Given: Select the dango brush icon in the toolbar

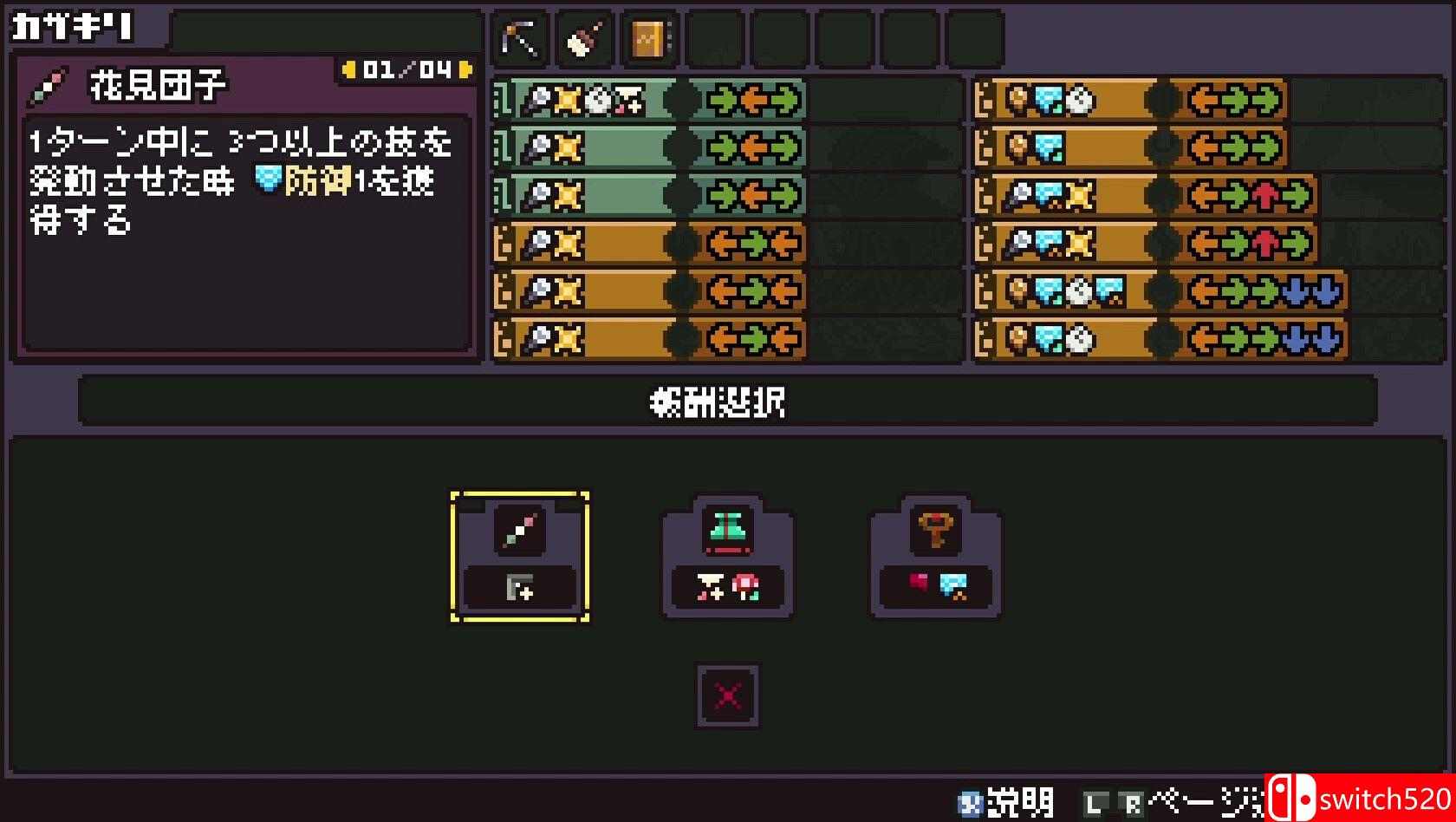Looking at the screenshot, I should 583,37.
